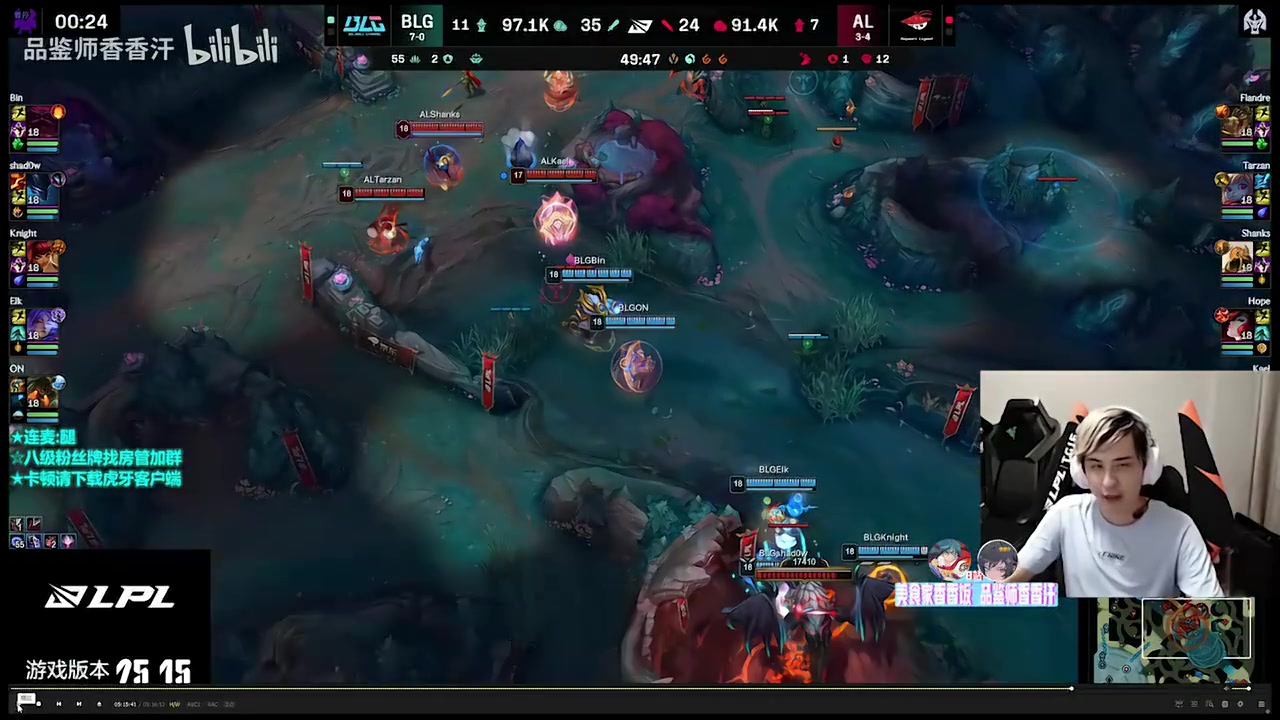Select Bin's champion portrait
This screenshot has width=1280, height=720.
click(x=43, y=122)
